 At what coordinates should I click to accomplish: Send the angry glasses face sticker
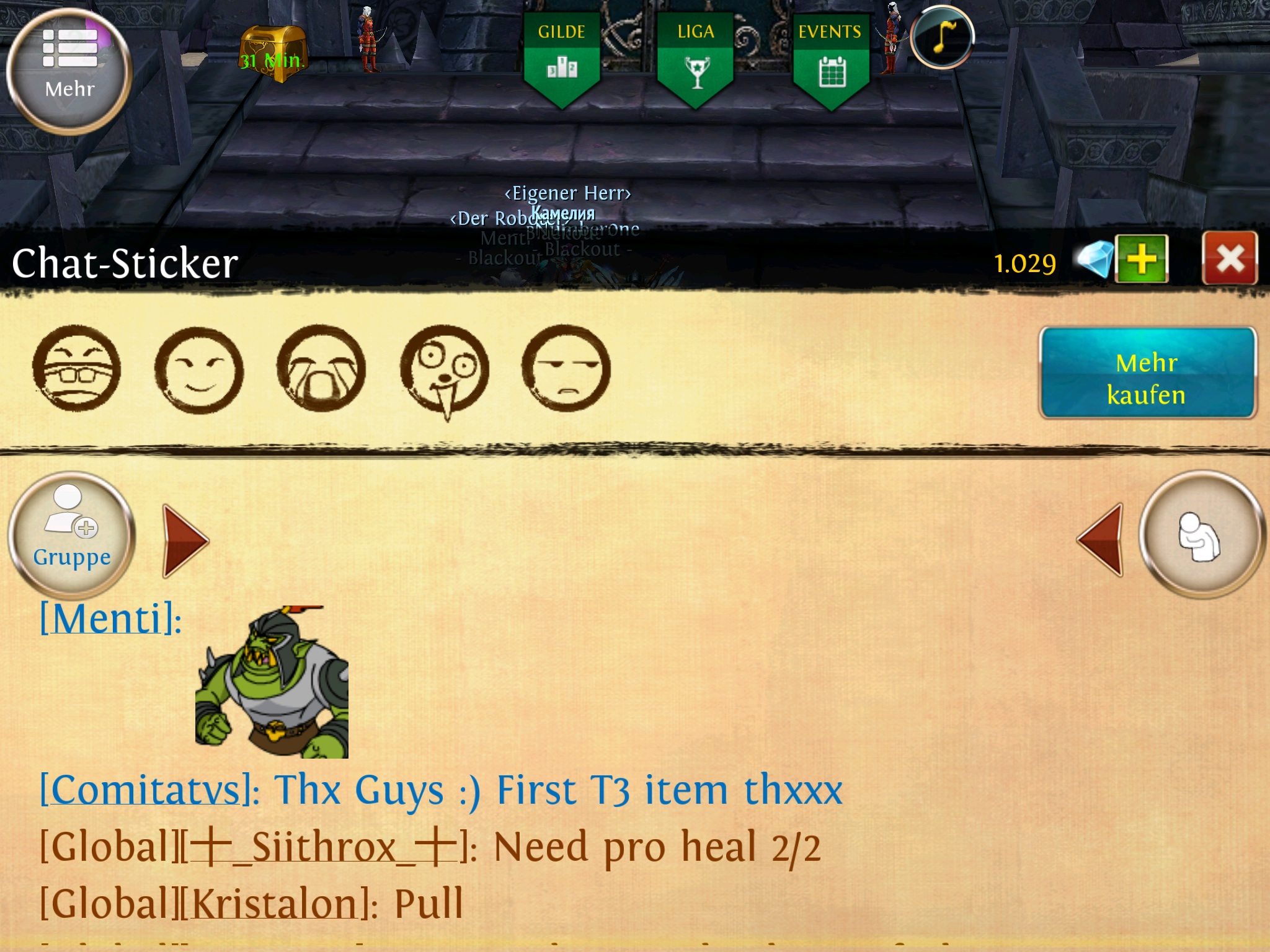[77, 369]
